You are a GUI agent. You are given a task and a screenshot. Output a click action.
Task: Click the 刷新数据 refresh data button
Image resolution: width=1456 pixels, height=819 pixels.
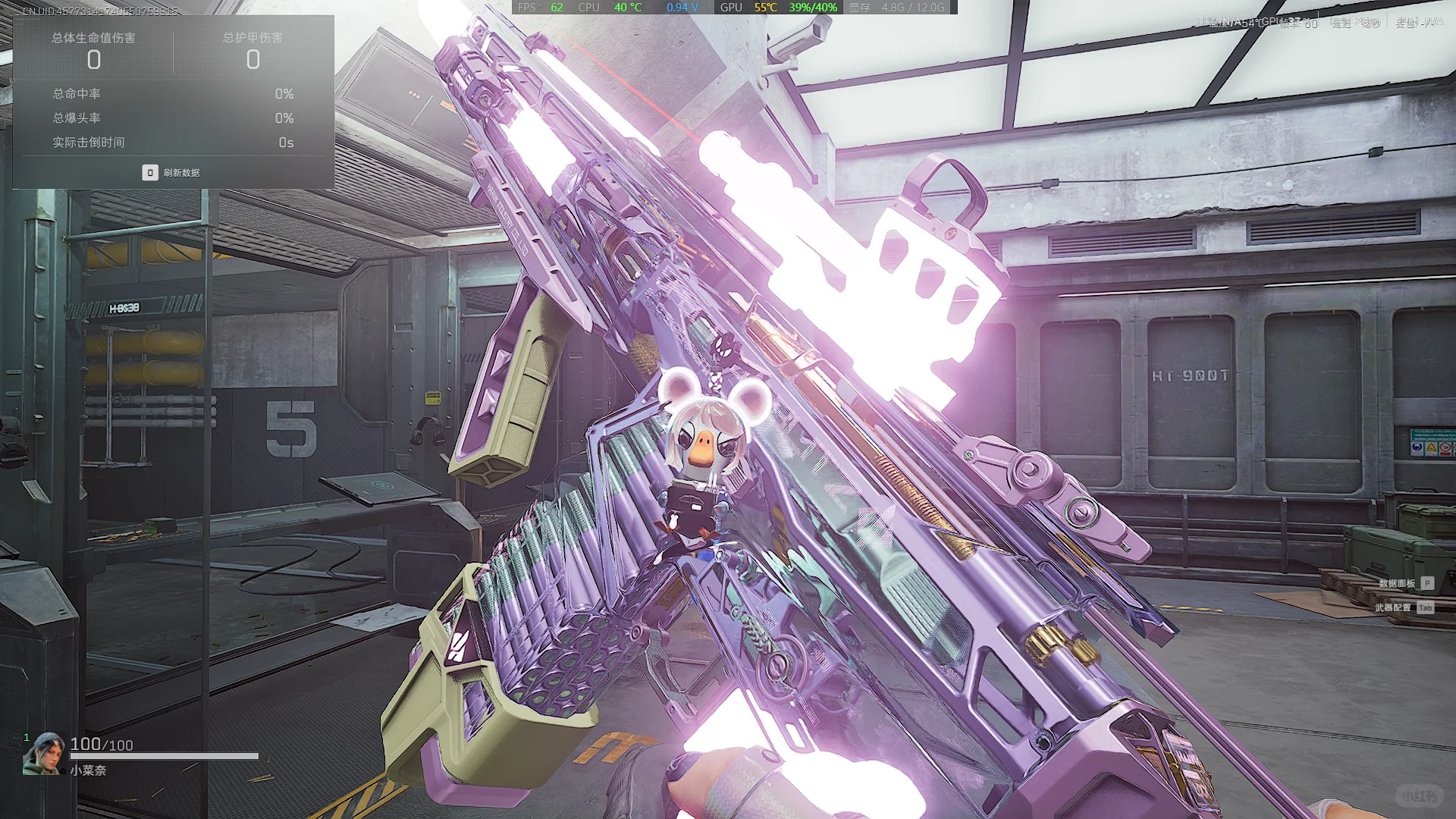click(171, 173)
